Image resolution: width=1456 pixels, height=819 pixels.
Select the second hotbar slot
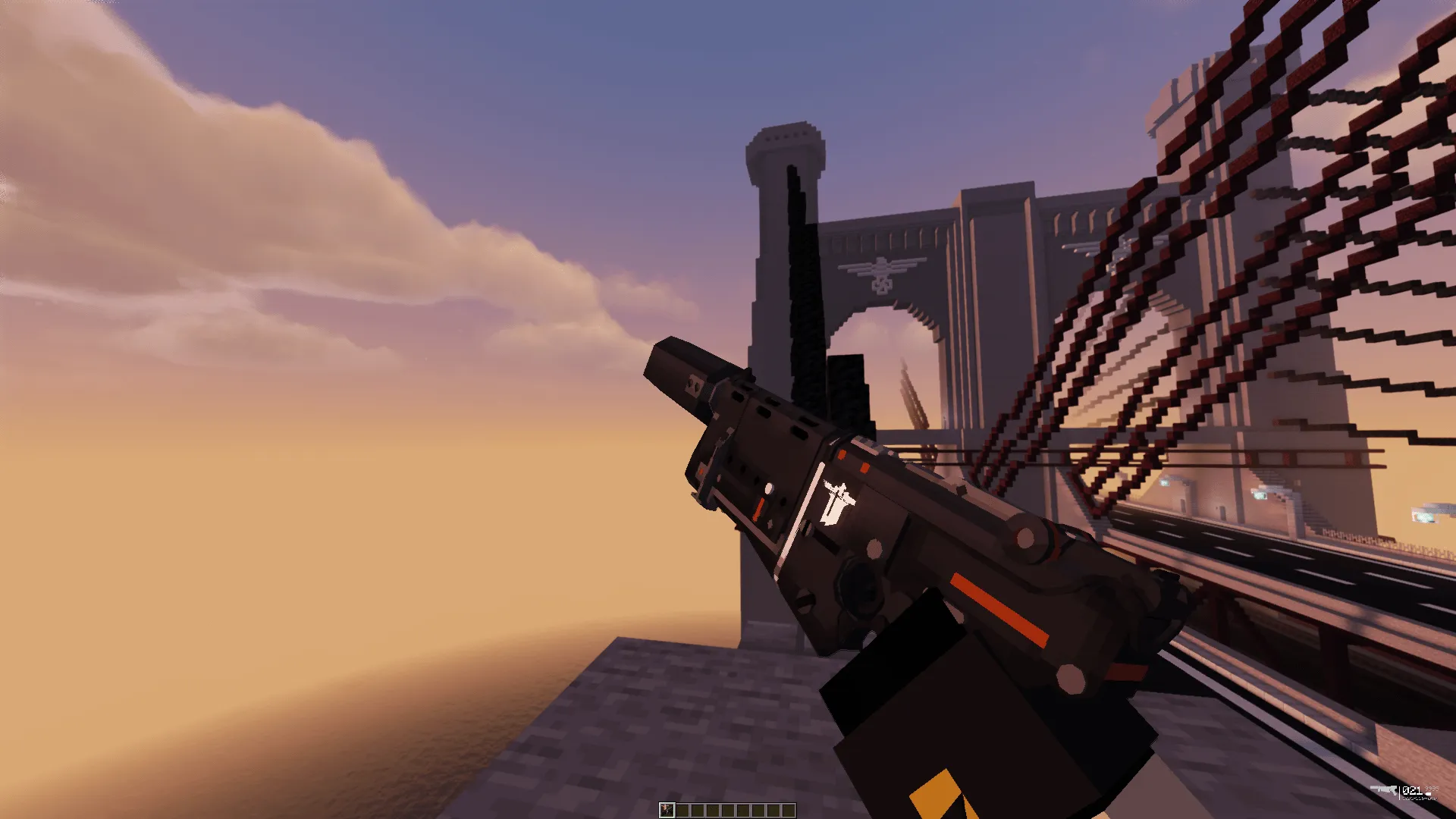tap(682, 810)
